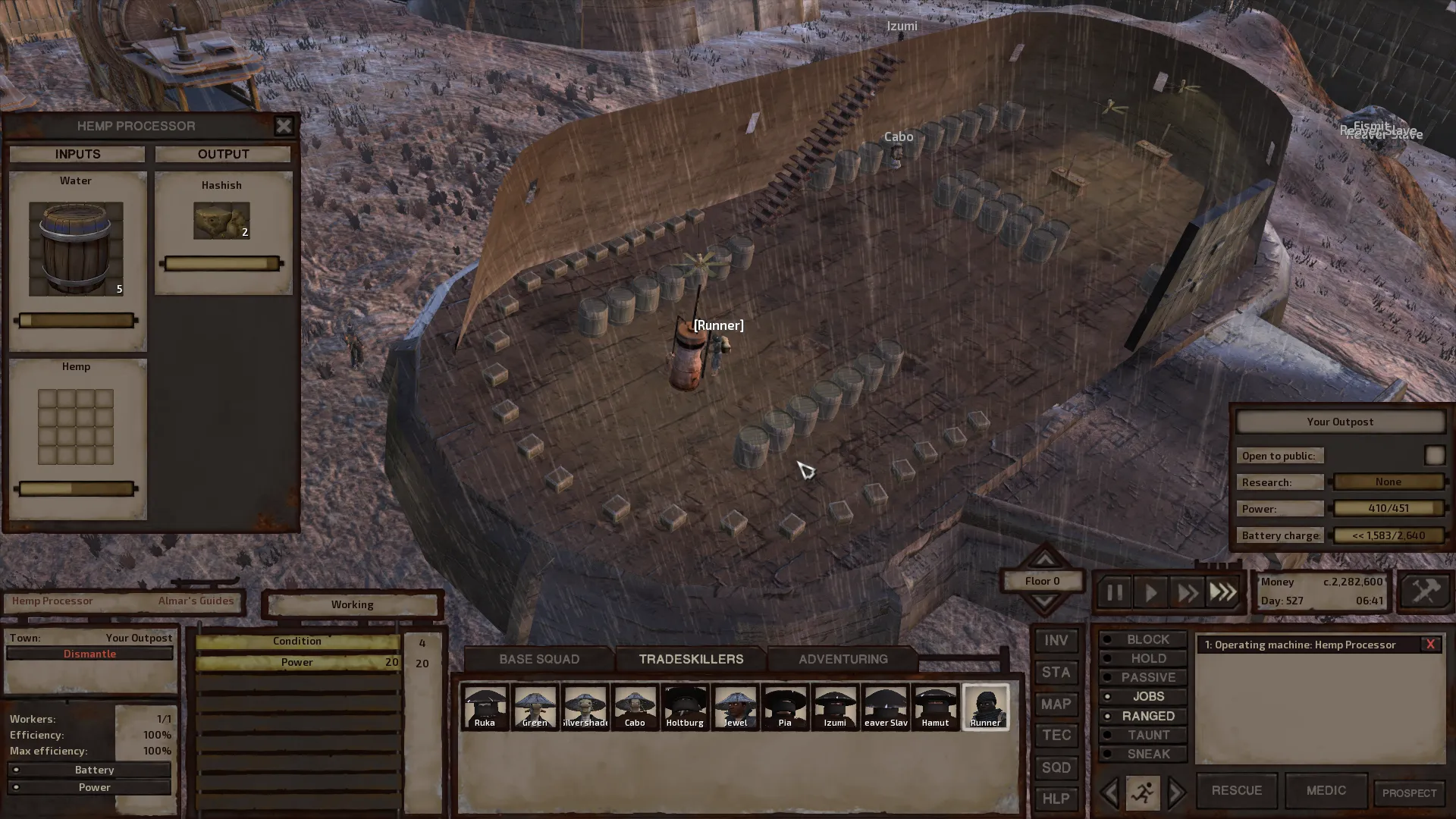Viewport: 1456px width, 819px height.
Task: Open the build mode hammer icon
Action: click(x=1425, y=591)
